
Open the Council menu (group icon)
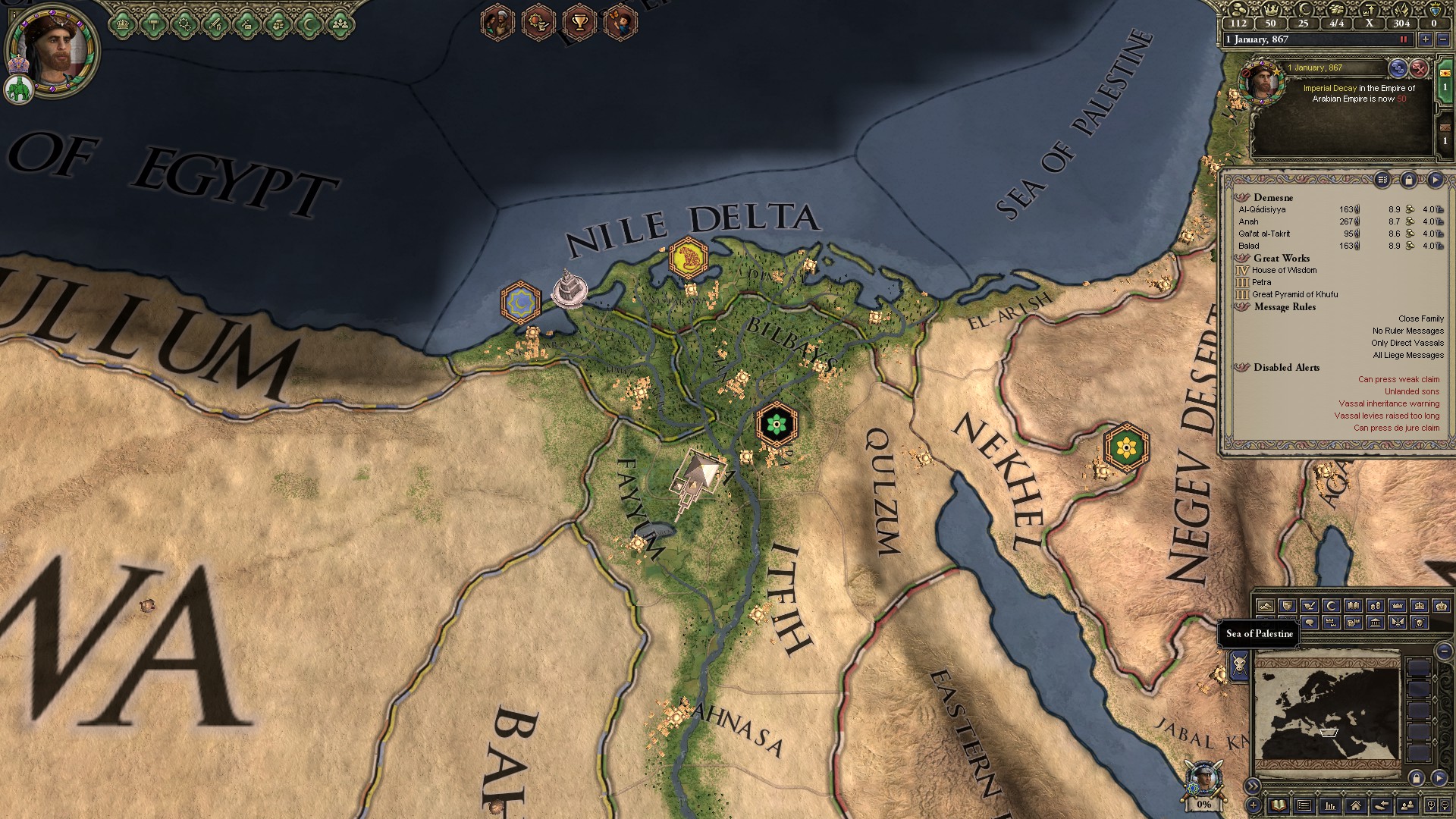click(339, 25)
